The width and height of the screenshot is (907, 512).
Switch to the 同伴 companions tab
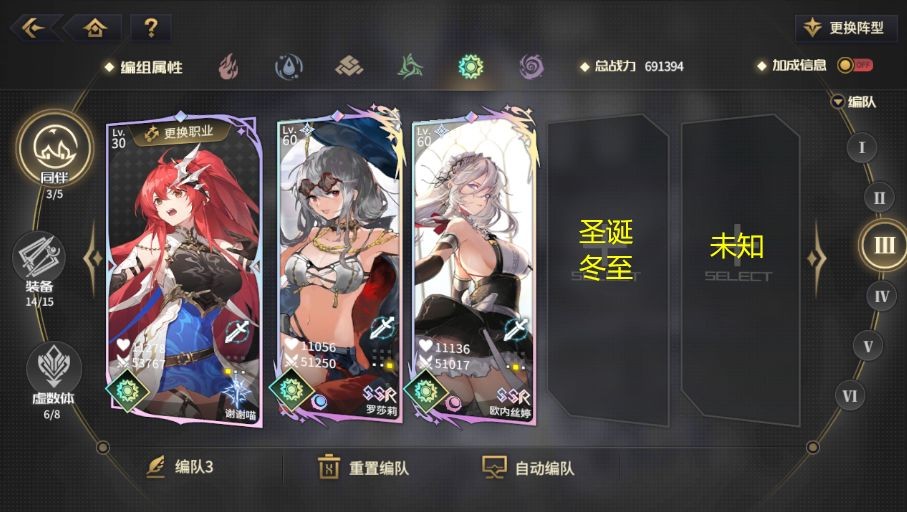point(54,150)
